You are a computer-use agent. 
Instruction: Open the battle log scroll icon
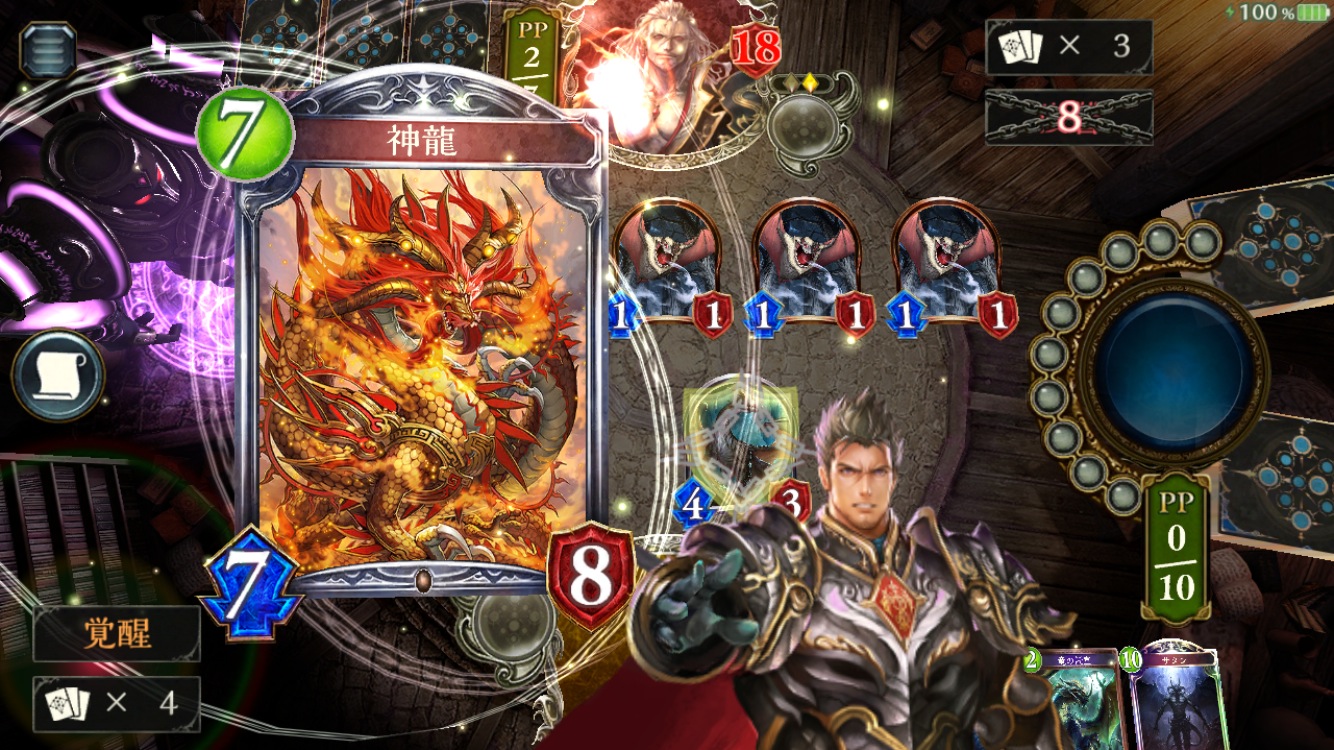click(58, 377)
